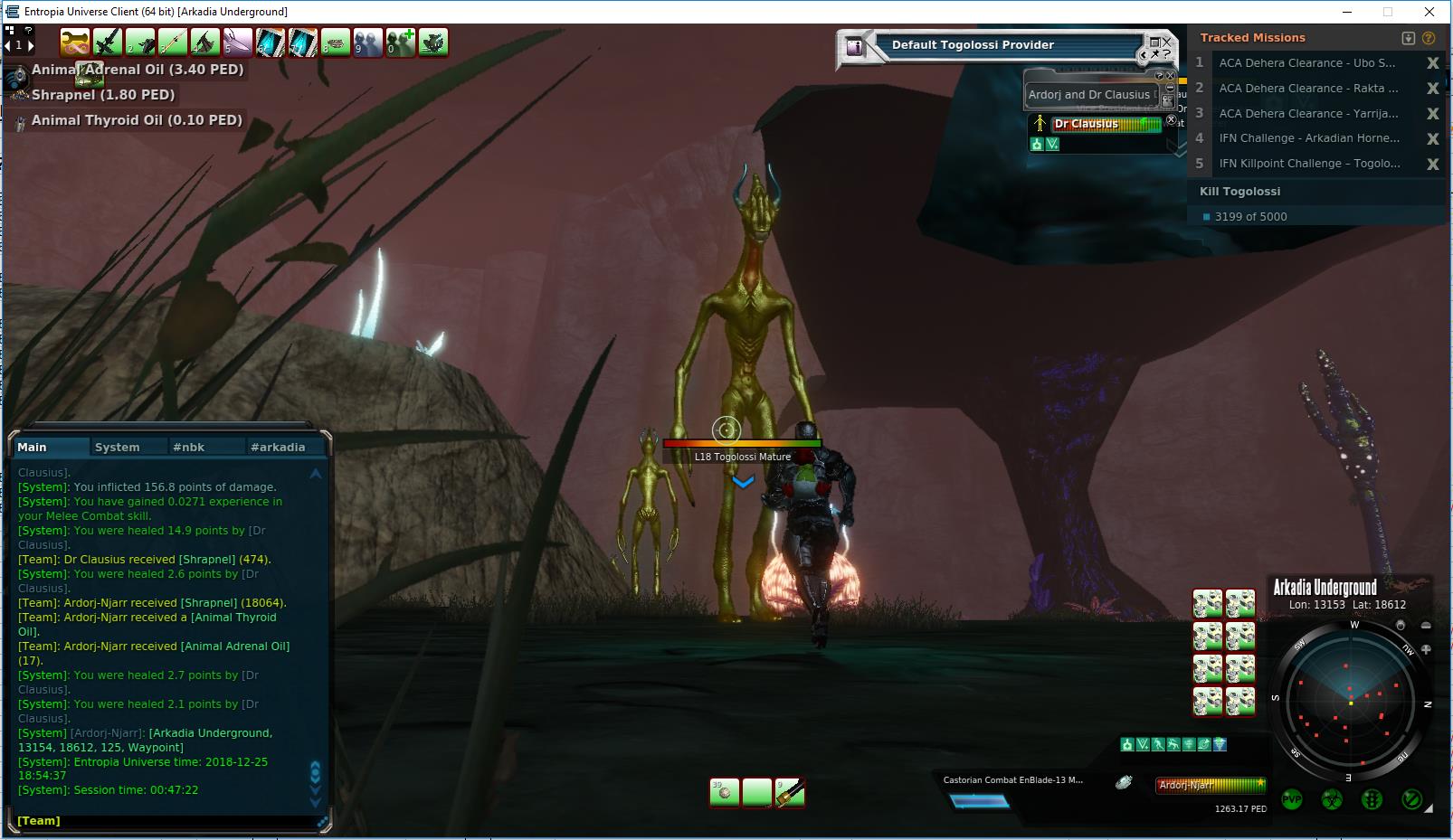Click the radar minimap

[1350, 701]
